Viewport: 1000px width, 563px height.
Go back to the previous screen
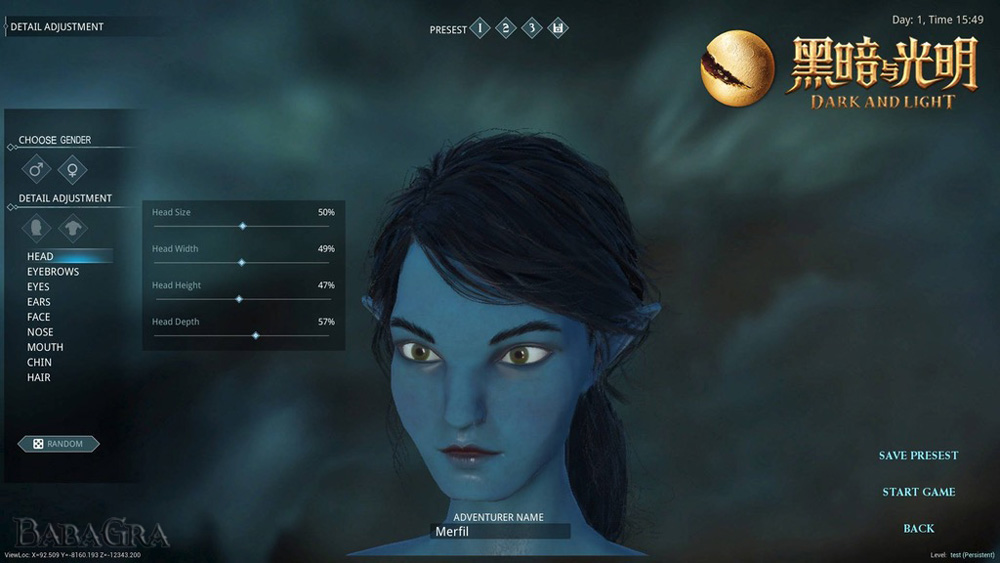[918, 528]
